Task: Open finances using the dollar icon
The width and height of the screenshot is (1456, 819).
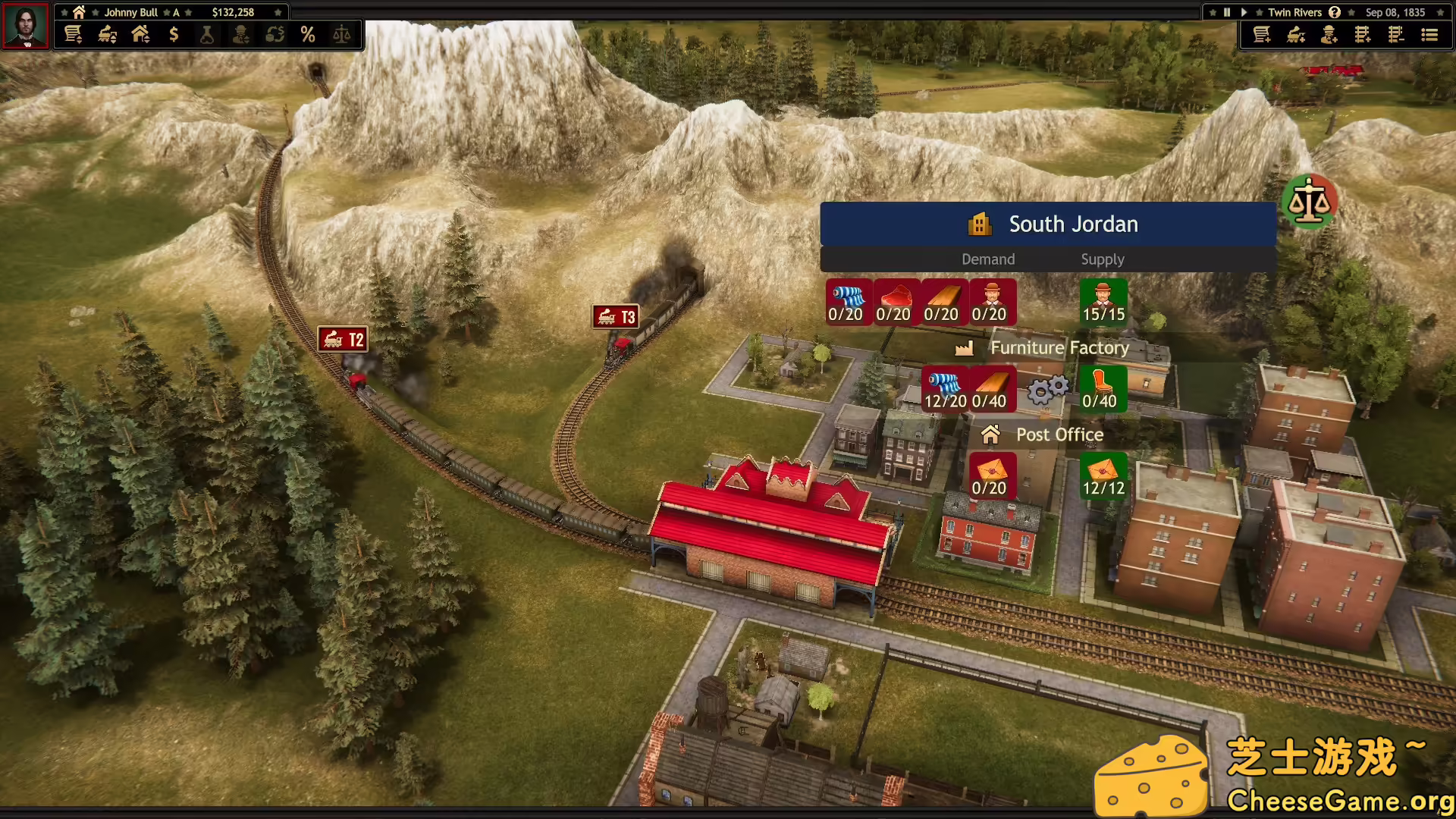Action: 174,34
